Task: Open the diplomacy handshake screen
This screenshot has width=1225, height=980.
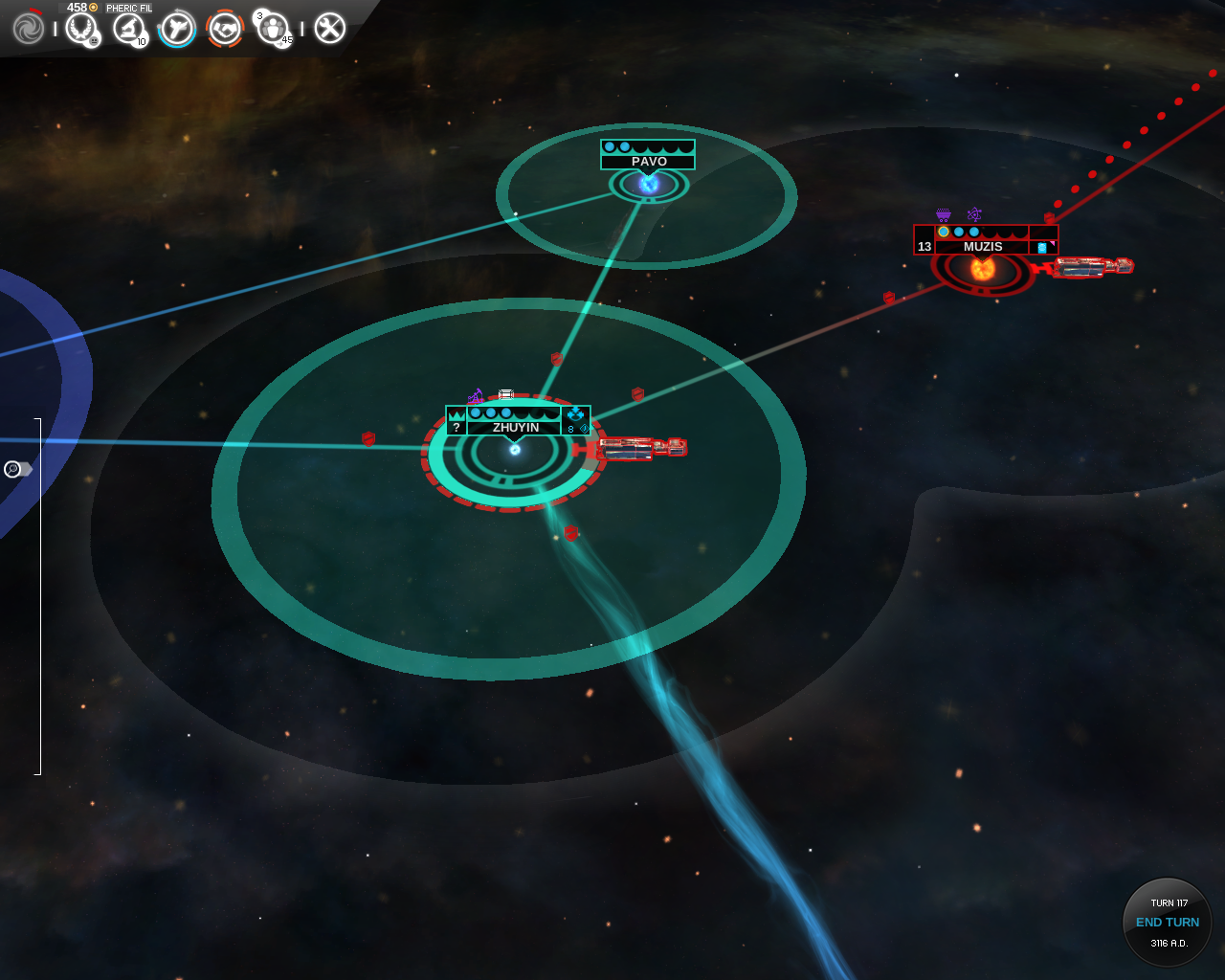Action: (226, 28)
